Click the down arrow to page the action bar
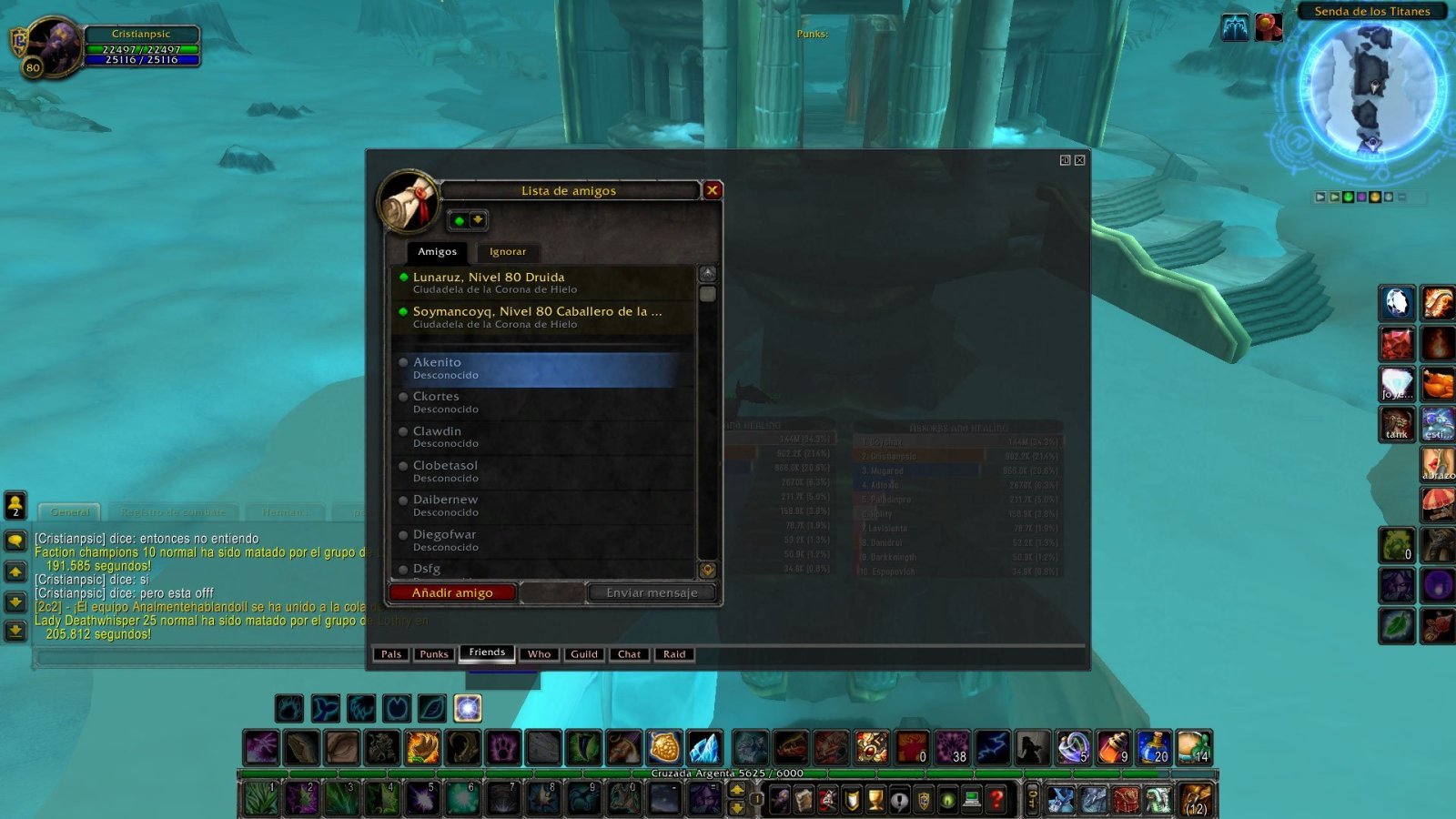This screenshot has height=819, width=1456. coord(737,810)
